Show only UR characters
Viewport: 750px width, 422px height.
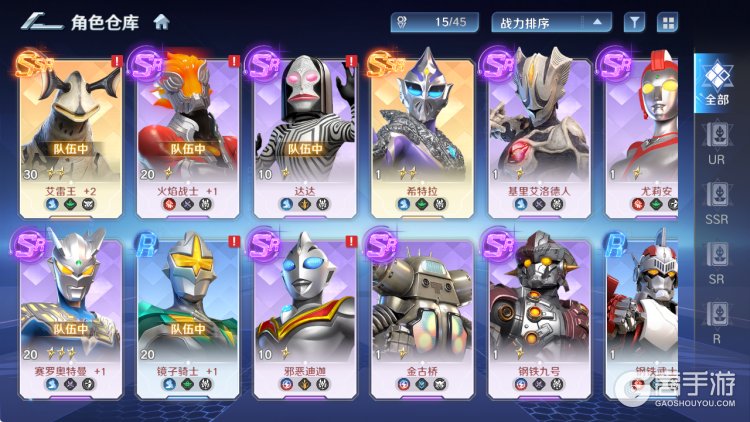point(716,144)
